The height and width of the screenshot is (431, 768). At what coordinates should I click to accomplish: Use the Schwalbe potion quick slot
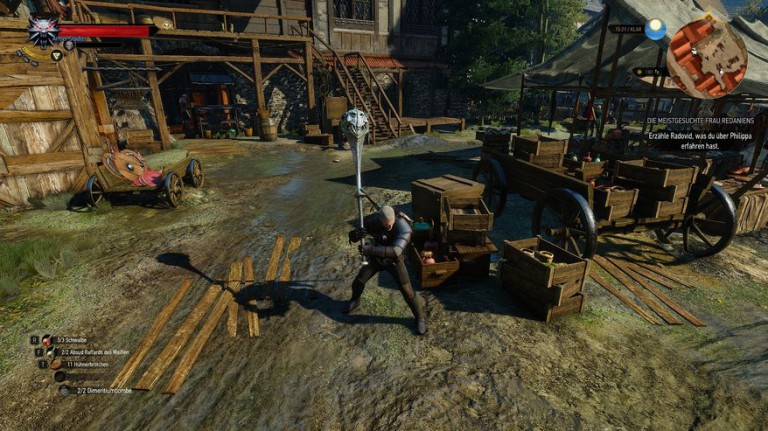(x=46, y=340)
